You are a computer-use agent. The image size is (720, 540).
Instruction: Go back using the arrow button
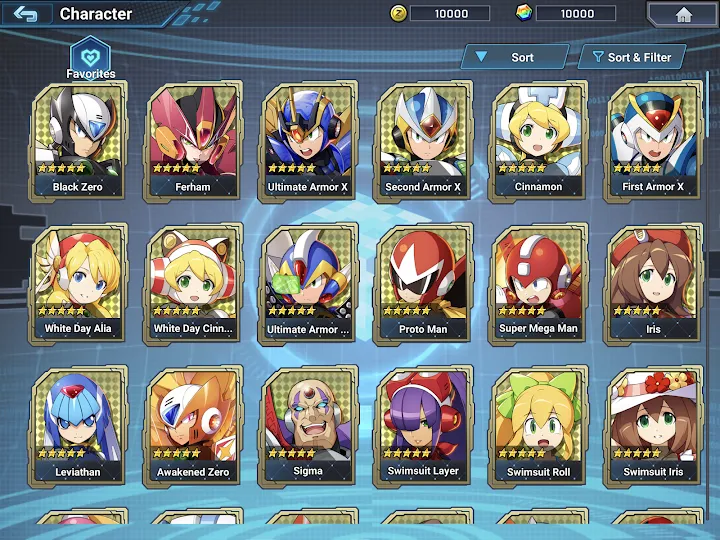coord(26,14)
